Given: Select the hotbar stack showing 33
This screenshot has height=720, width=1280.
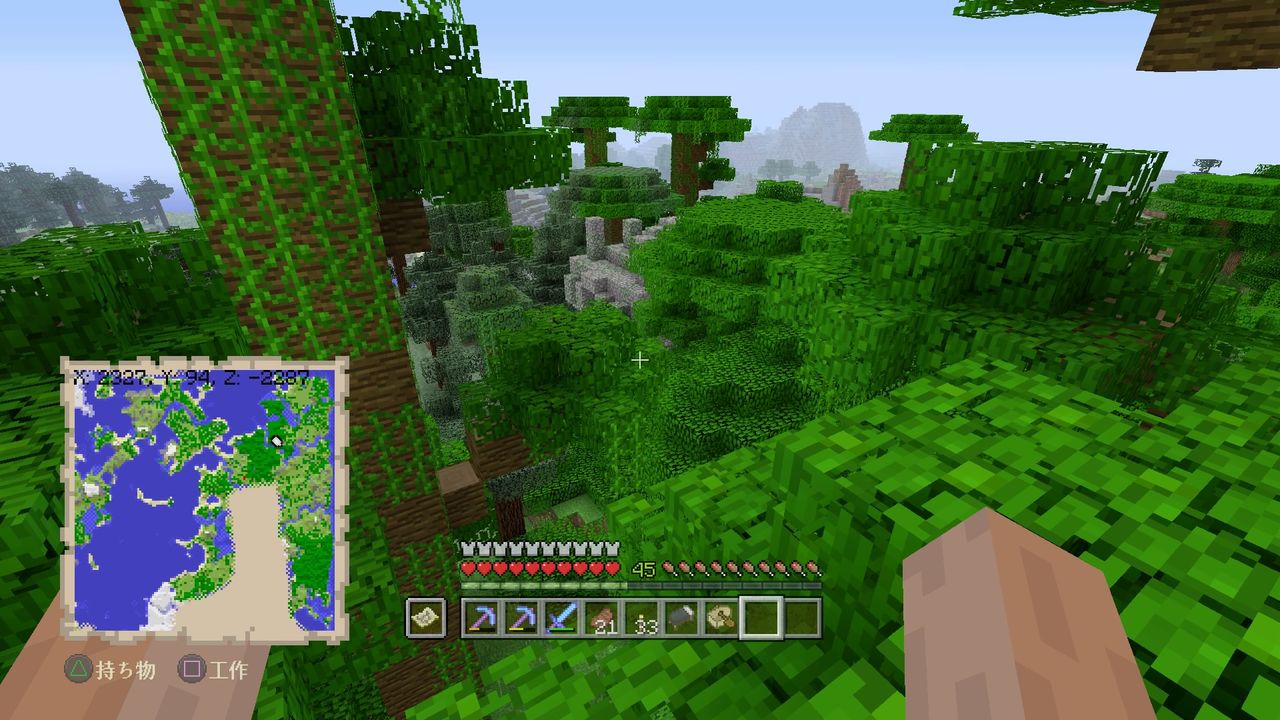Looking at the screenshot, I should click(x=639, y=618).
